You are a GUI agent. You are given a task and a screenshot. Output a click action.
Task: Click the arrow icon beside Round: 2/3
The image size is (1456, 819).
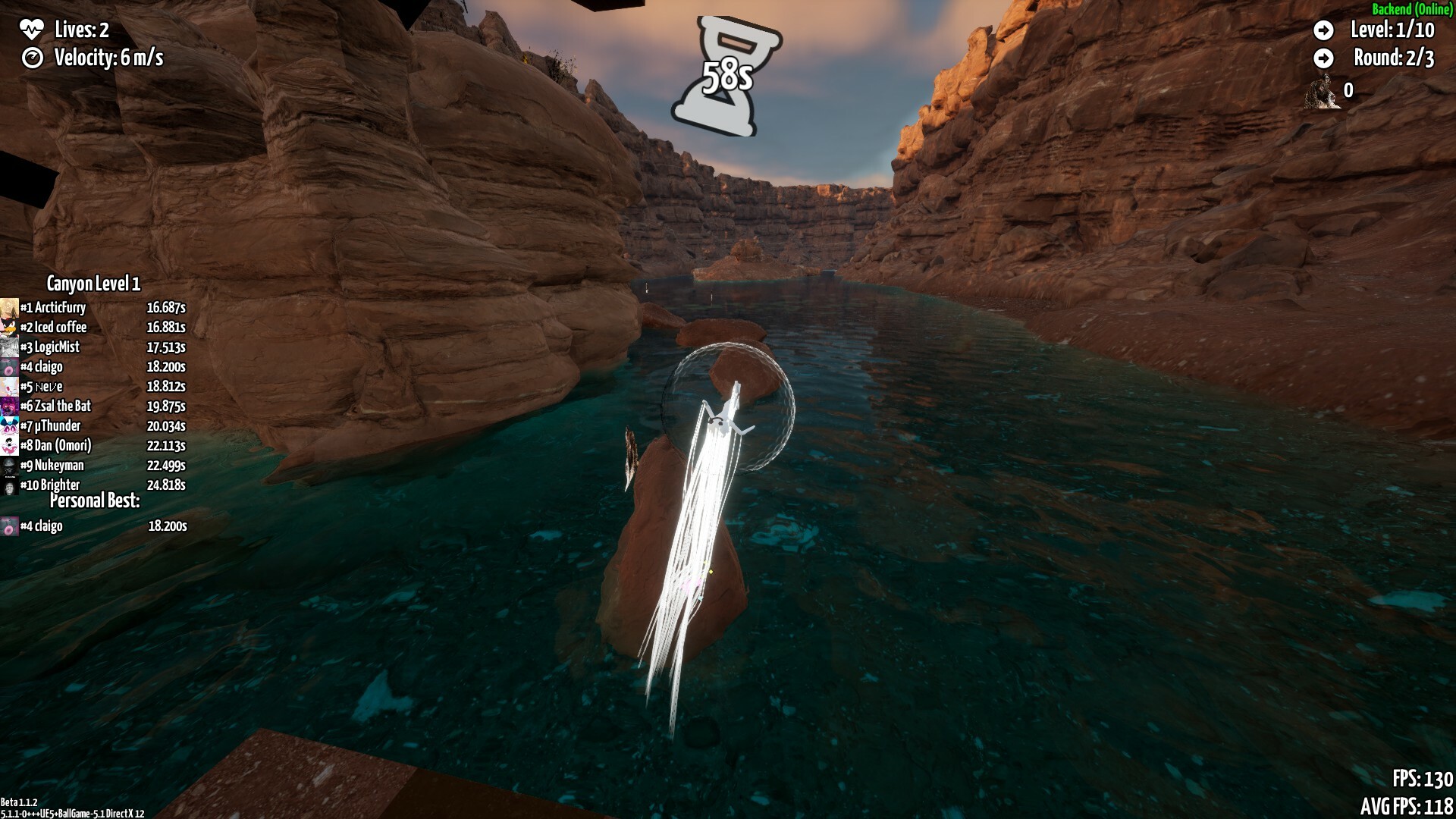tap(1325, 57)
